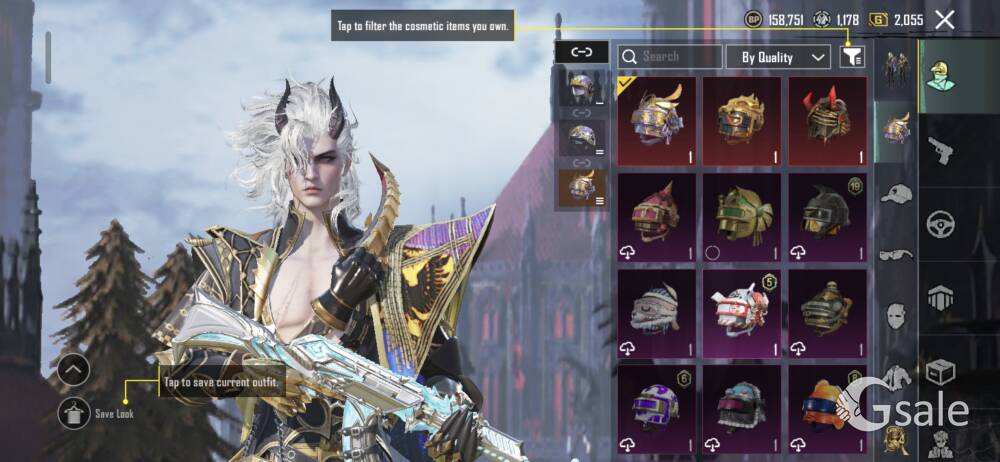Viewport: 1000px width, 462px height.
Task: Open the steering wheel vehicle category
Action: (941, 224)
